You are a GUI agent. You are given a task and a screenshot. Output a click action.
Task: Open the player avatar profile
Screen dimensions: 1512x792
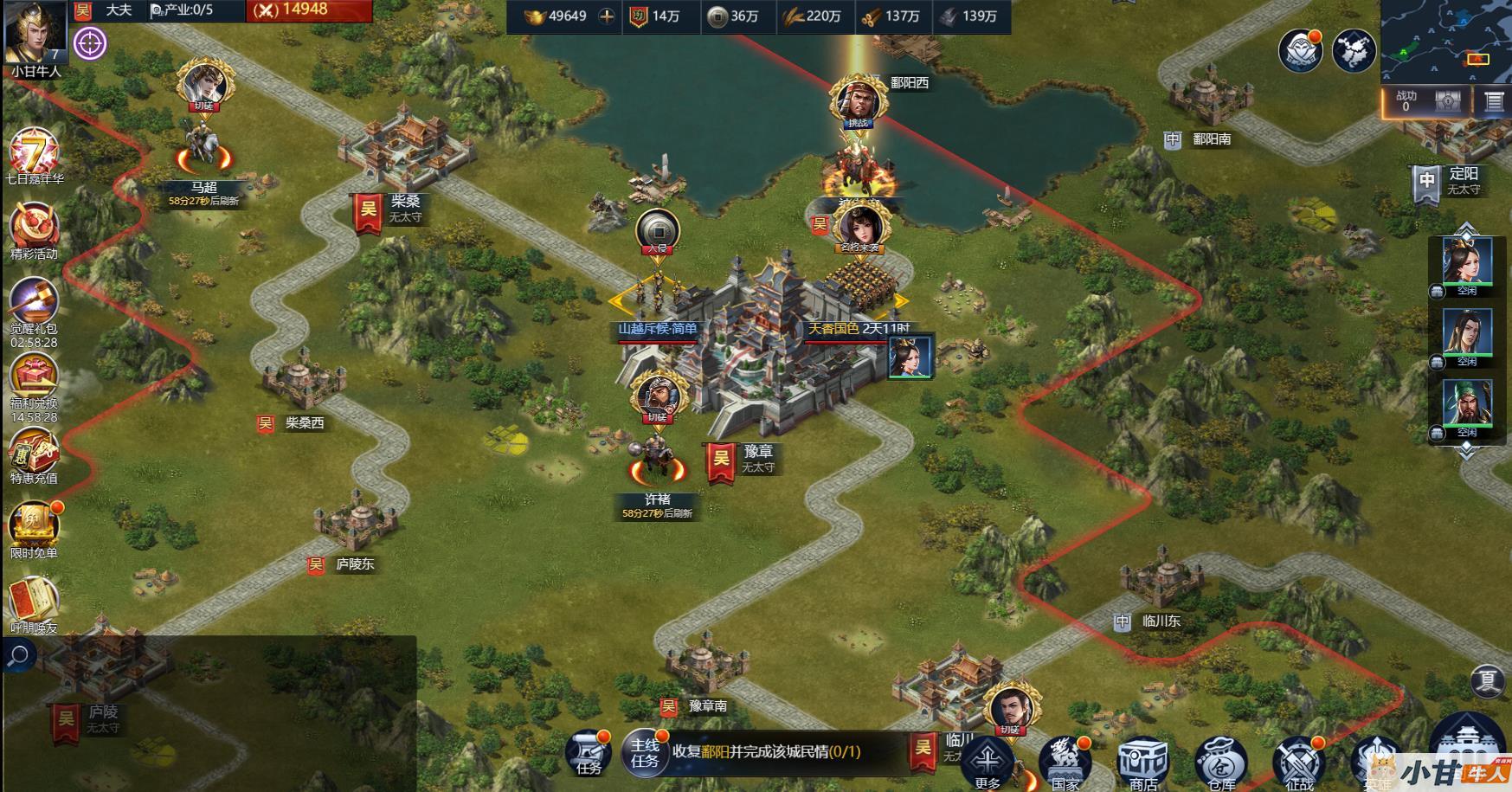[x=35, y=32]
